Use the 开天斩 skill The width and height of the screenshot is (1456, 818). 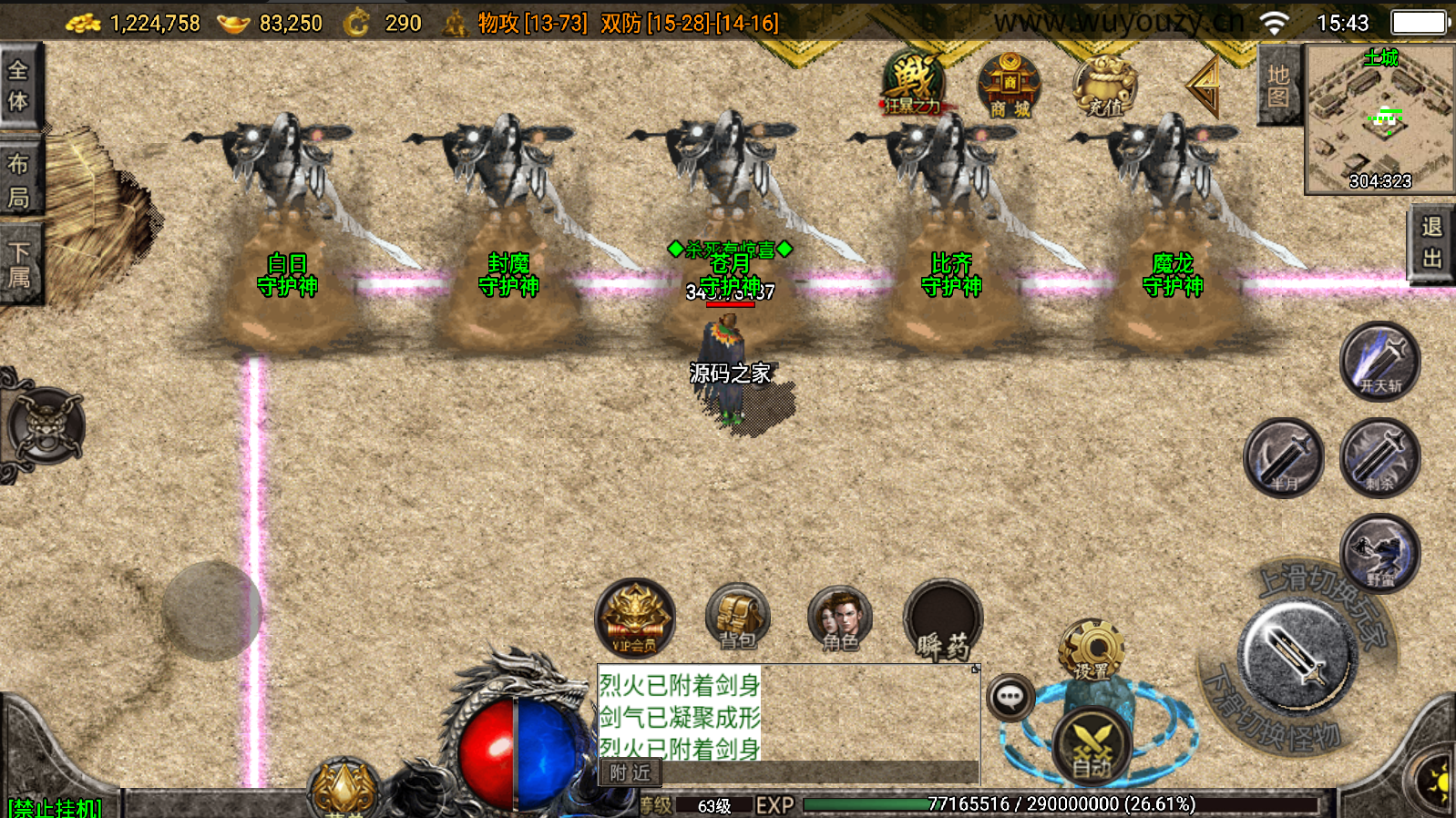click(x=1379, y=362)
